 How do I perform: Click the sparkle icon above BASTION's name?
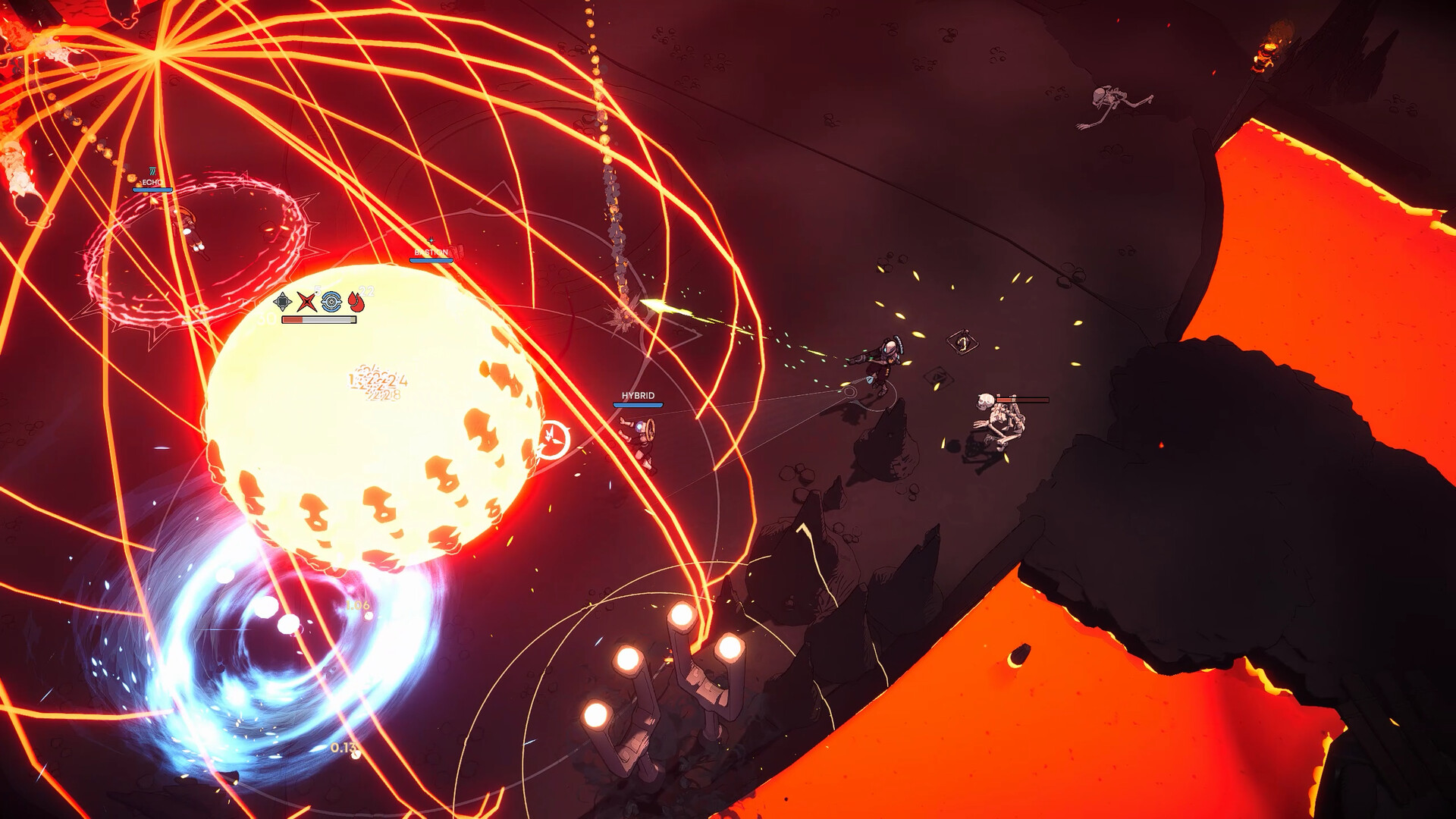click(x=431, y=240)
